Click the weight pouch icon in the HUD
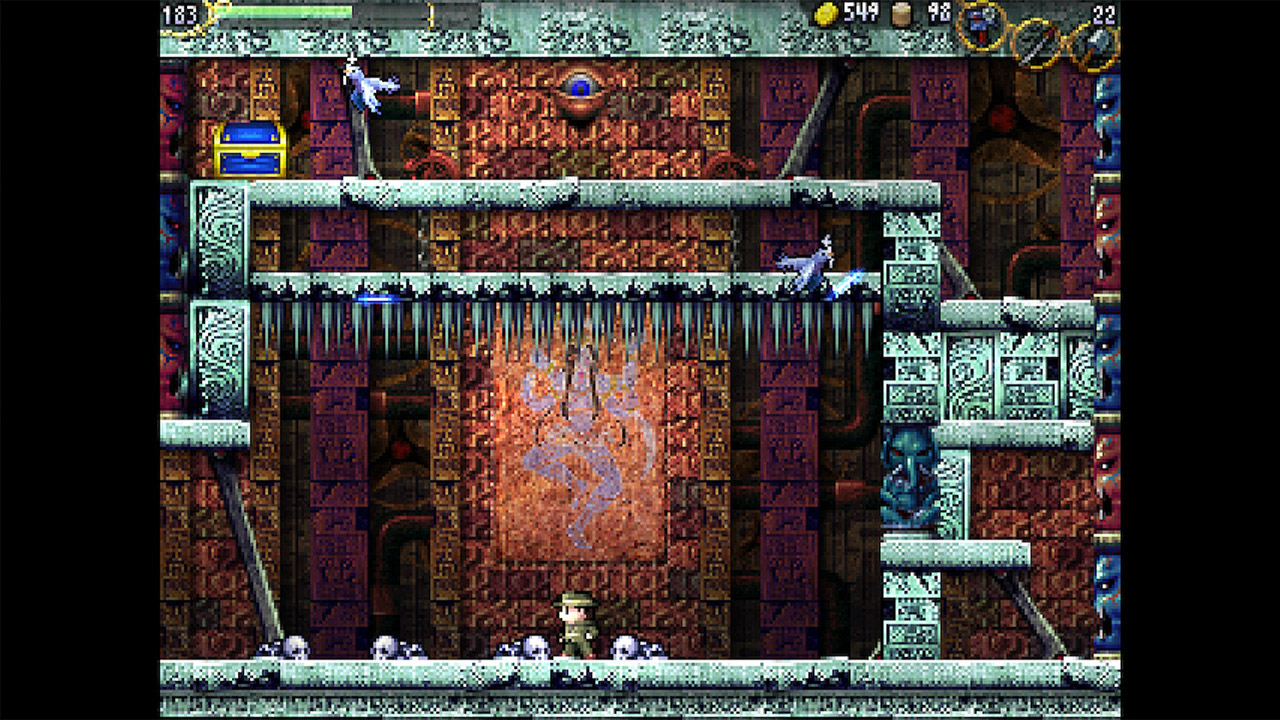 [x=899, y=12]
